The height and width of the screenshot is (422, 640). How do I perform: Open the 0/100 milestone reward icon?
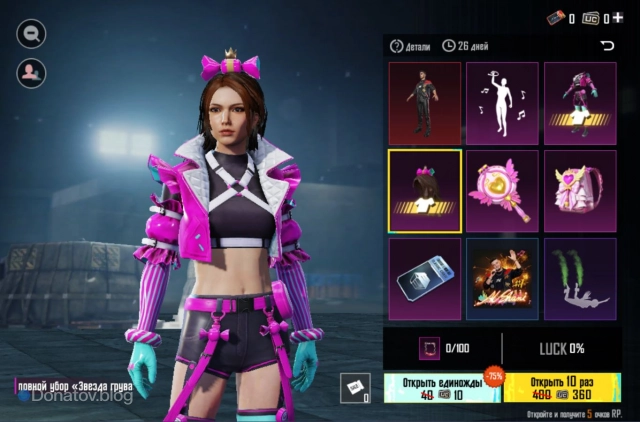[x=427, y=348]
